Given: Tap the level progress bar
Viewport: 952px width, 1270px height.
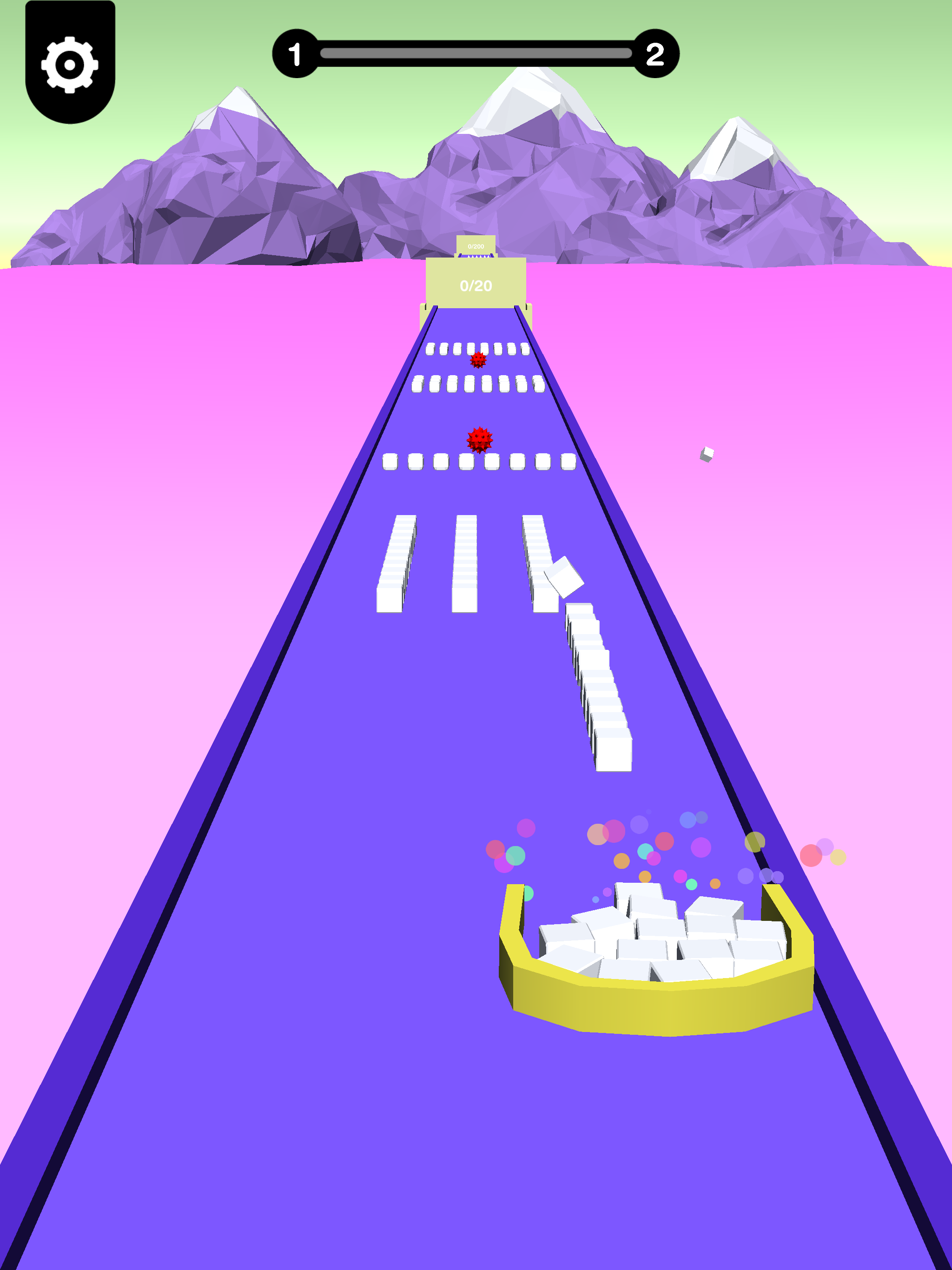Looking at the screenshot, I should point(476,53).
